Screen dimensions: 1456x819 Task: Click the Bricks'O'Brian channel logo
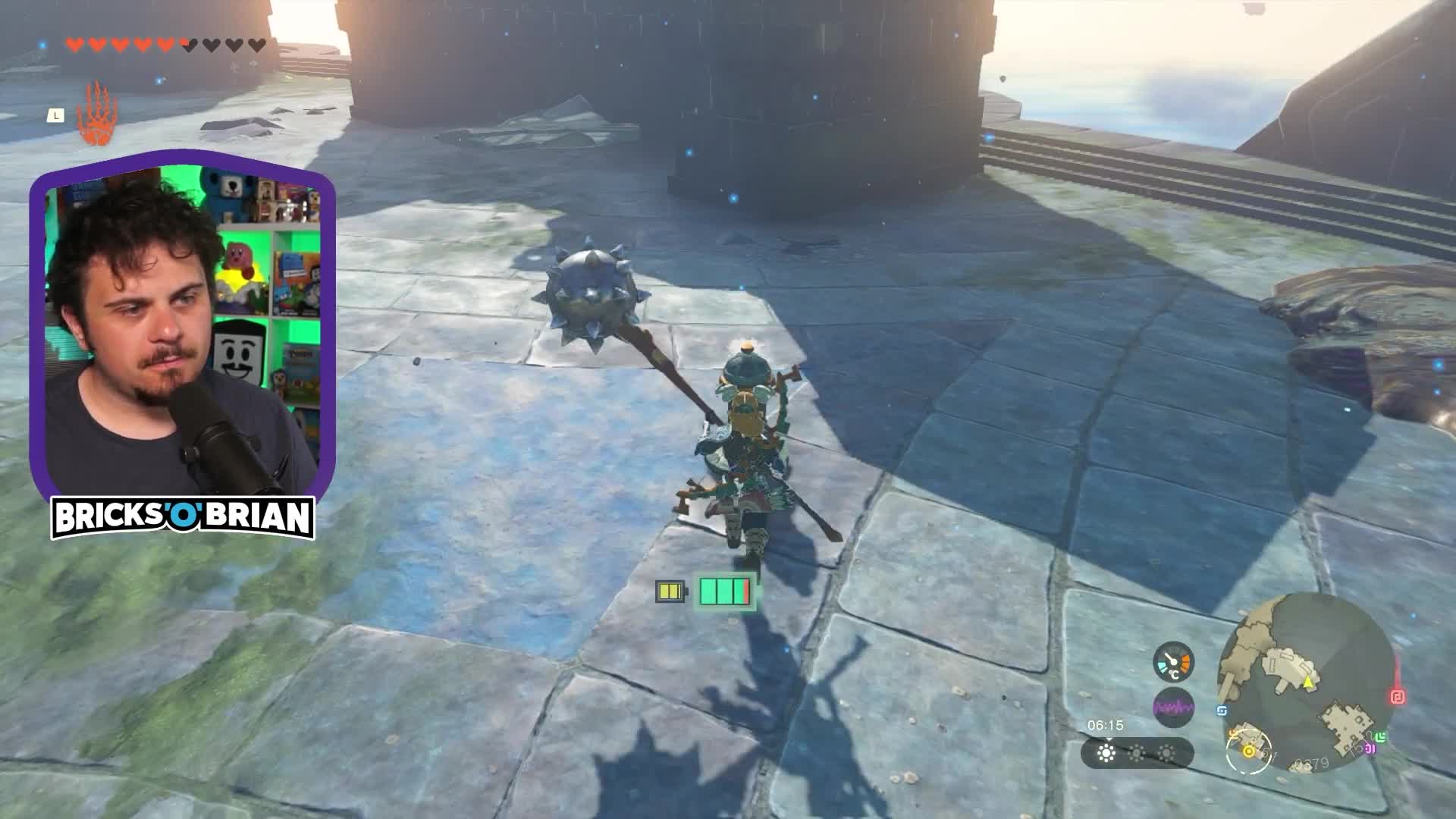(183, 518)
